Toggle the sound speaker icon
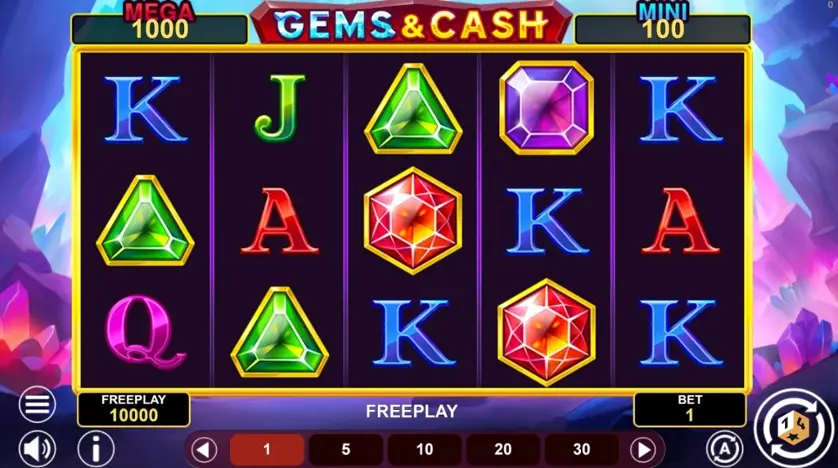Screen dimensions: 838x468 37,447
